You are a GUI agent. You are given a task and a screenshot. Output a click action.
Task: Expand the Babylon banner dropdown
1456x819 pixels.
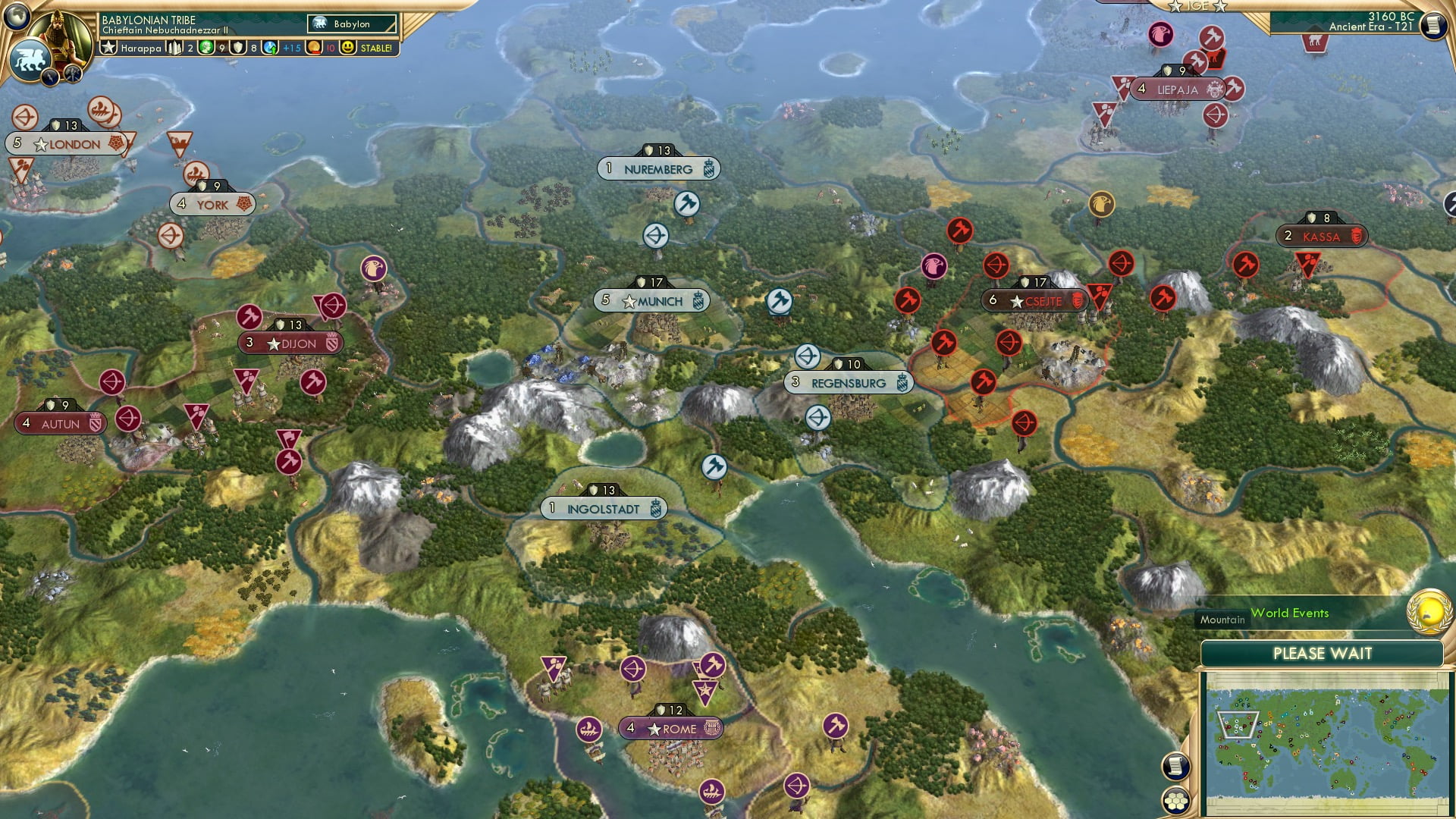tap(350, 24)
